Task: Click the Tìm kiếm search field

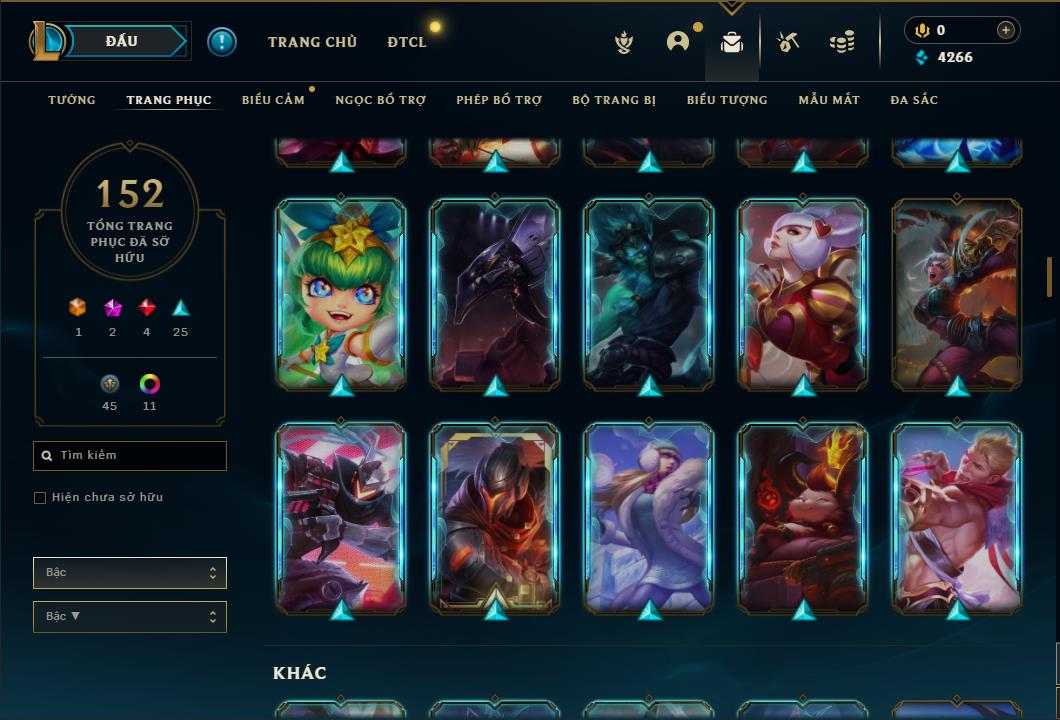Action: click(x=130, y=456)
